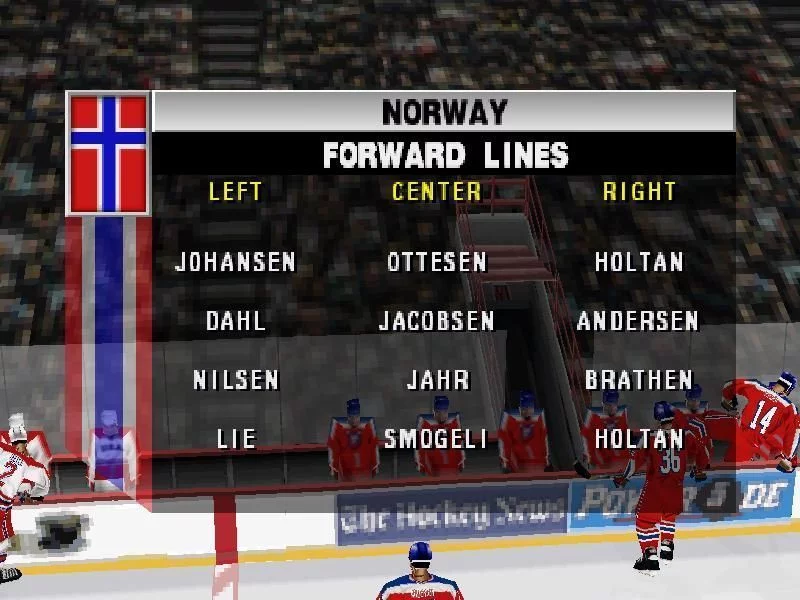Select left wing Lie
Image resolution: width=800 pixels, height=600 pixels.
236,438
